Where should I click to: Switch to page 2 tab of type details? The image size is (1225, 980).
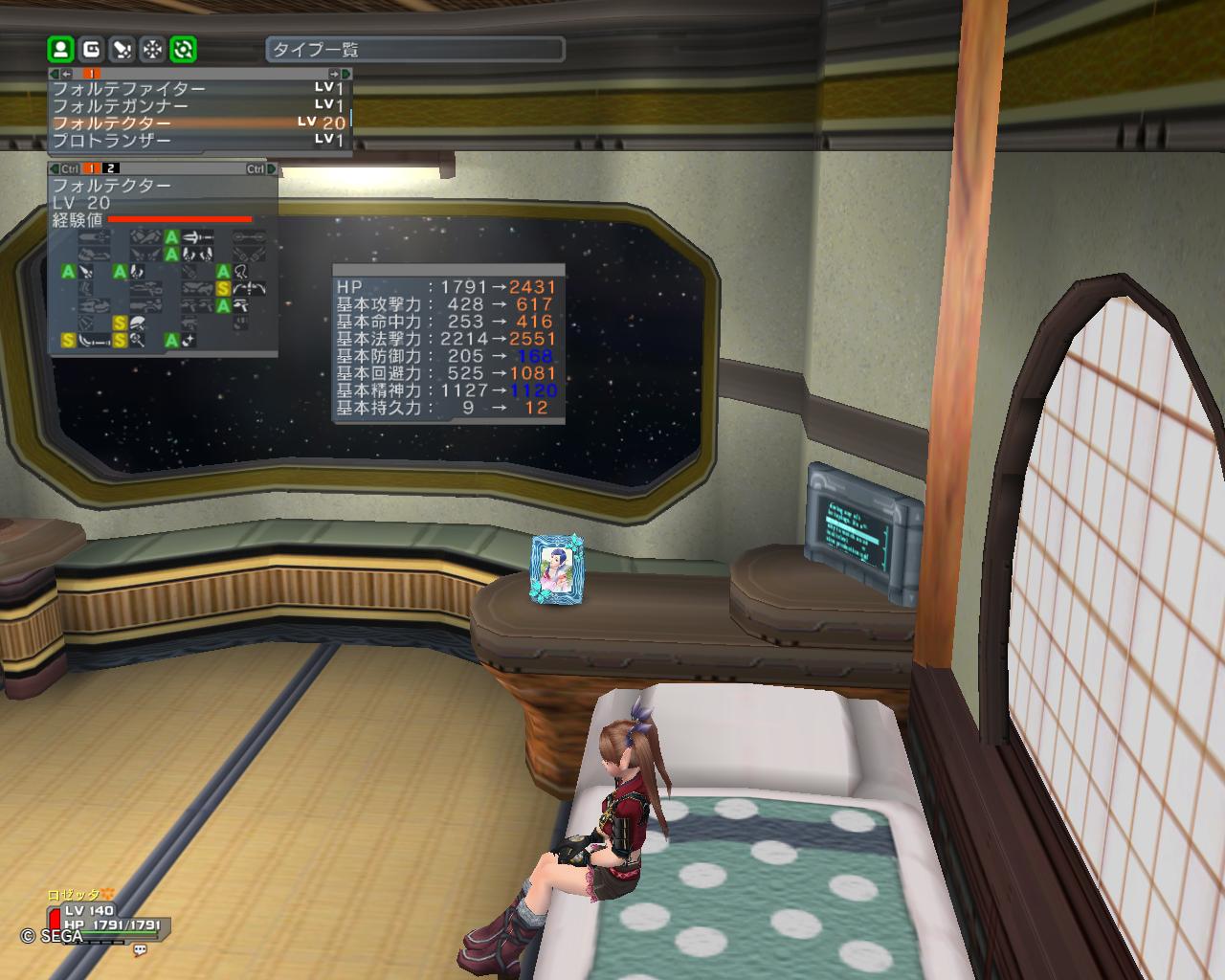(x=112, y=169)
